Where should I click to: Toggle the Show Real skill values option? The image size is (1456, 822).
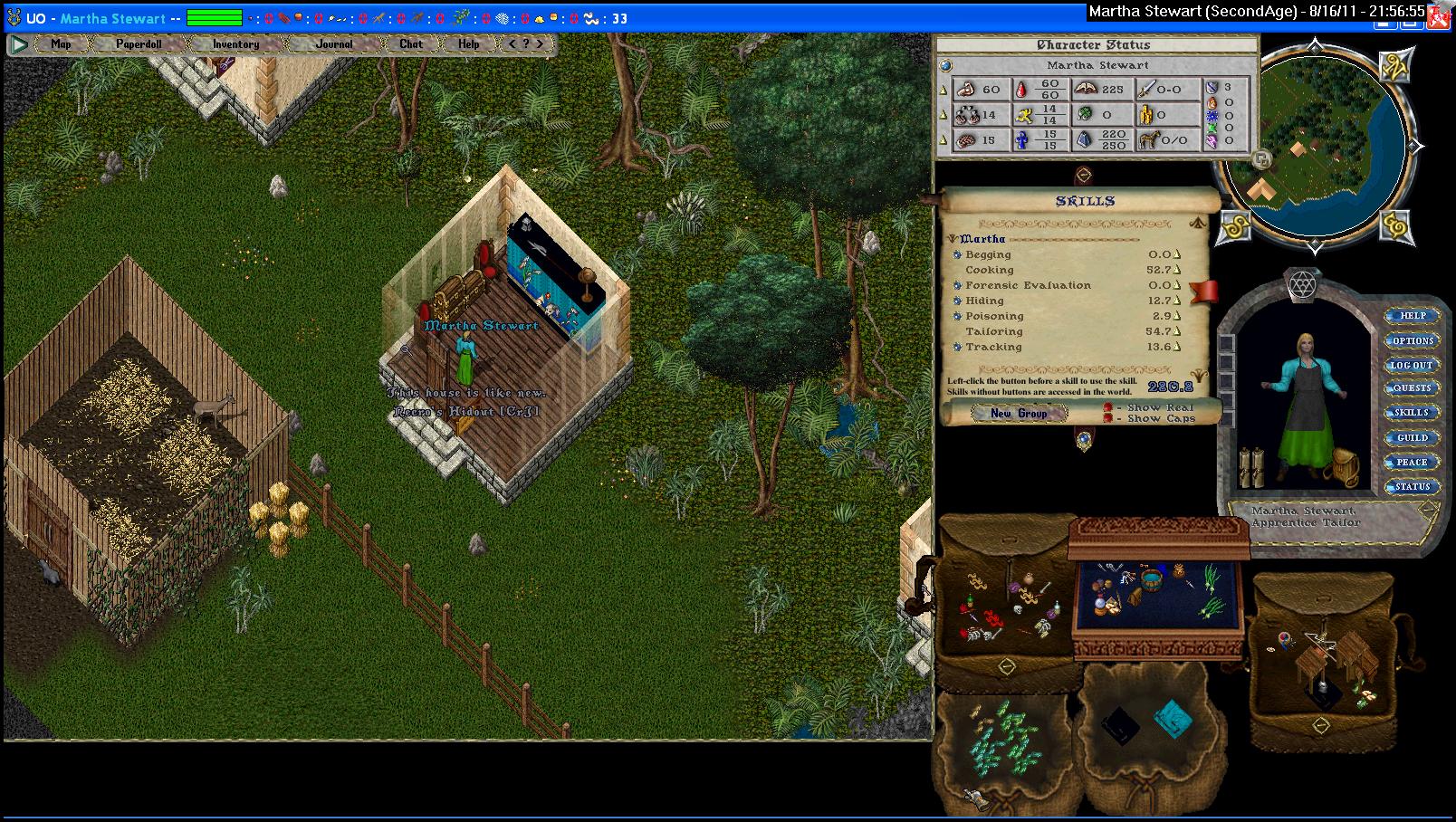pyautogui.click(x=1108, y=408)
